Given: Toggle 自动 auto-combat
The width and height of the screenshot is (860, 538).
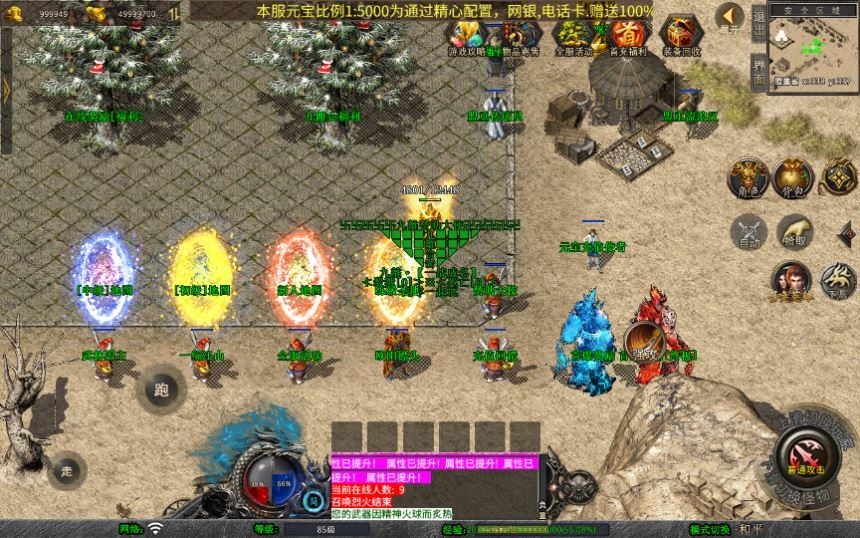Looking at the screenshot, I should [x=748, y=230].
